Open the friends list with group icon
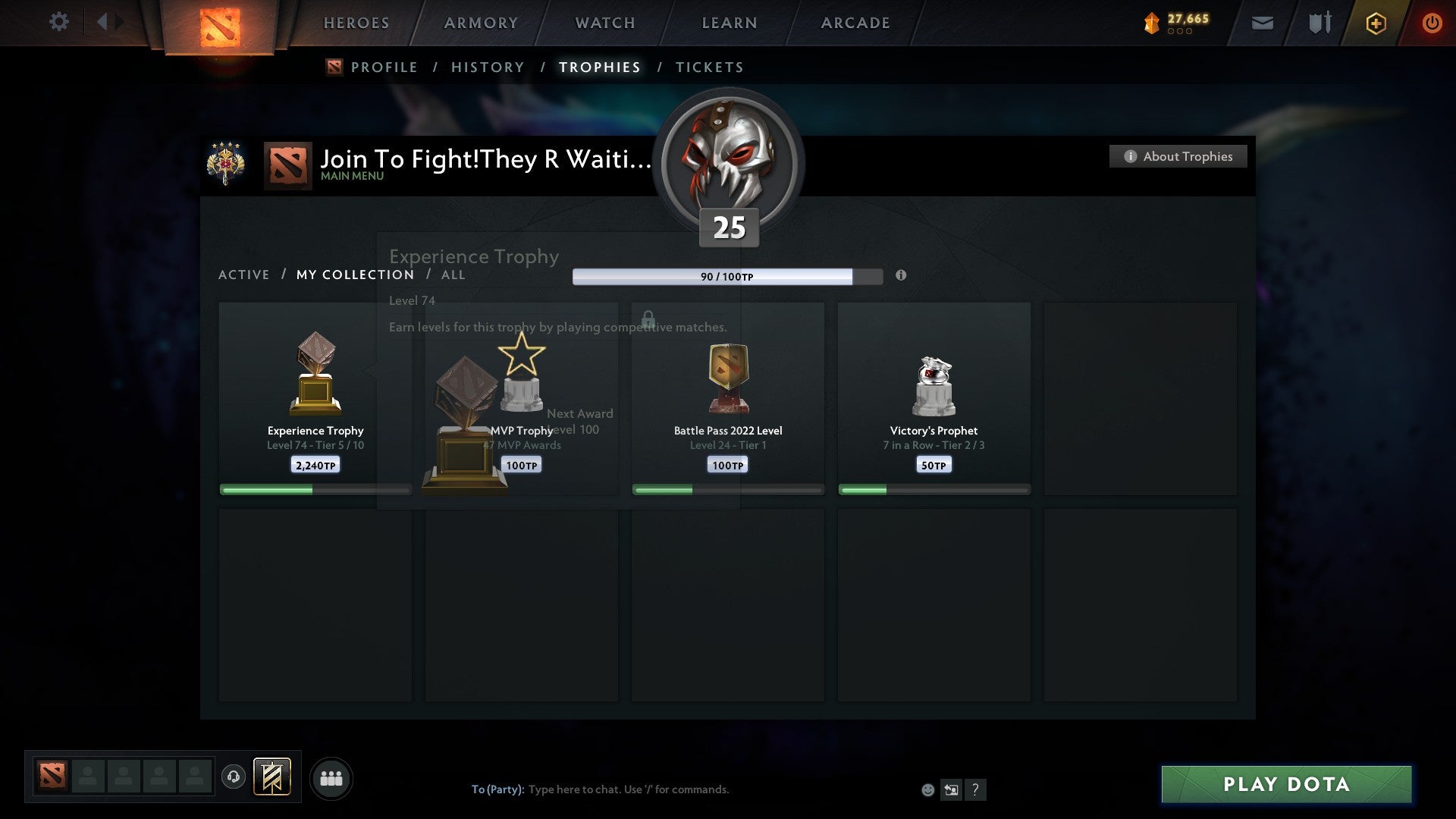This screenshot has width=1456, height=819. pos(331,778)
